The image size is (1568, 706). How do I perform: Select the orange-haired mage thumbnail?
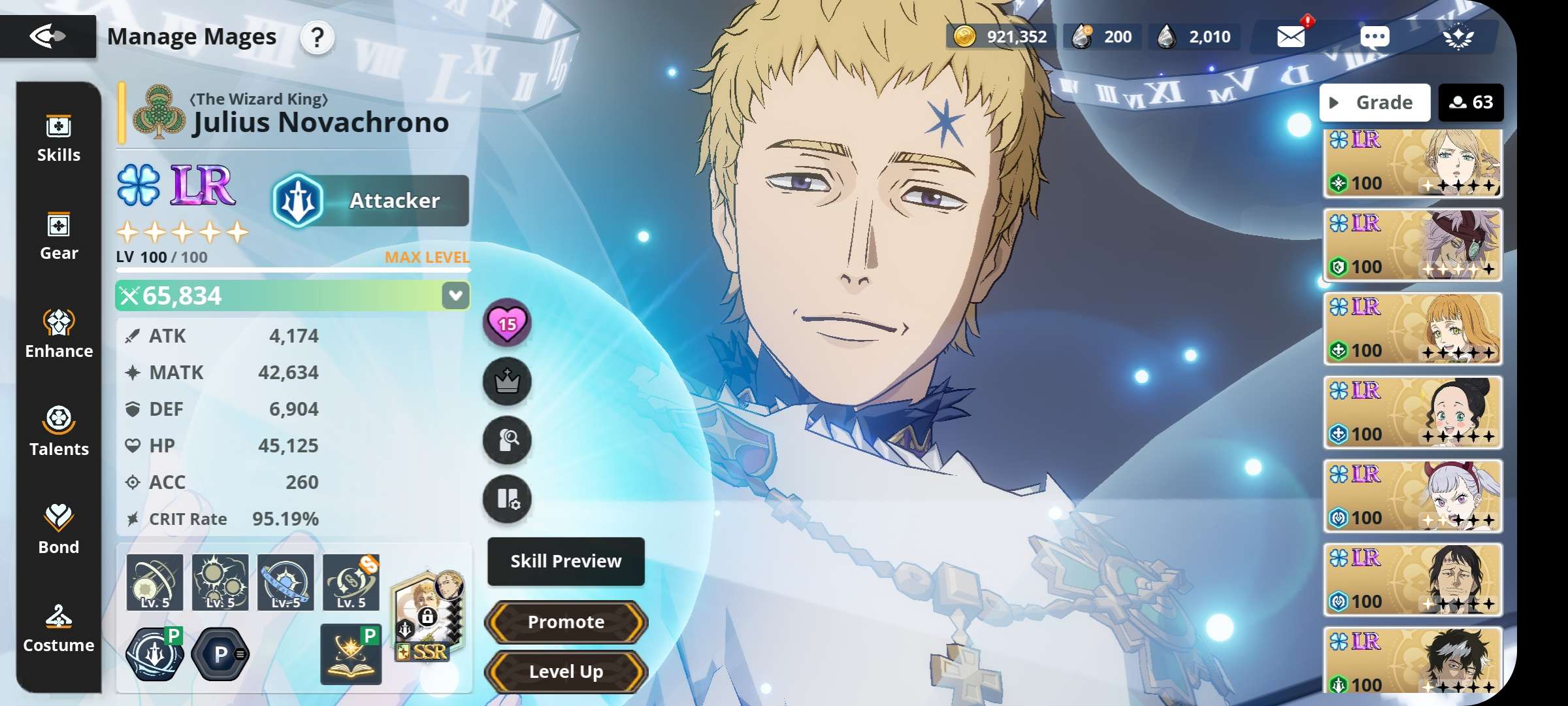[1413, 329]
